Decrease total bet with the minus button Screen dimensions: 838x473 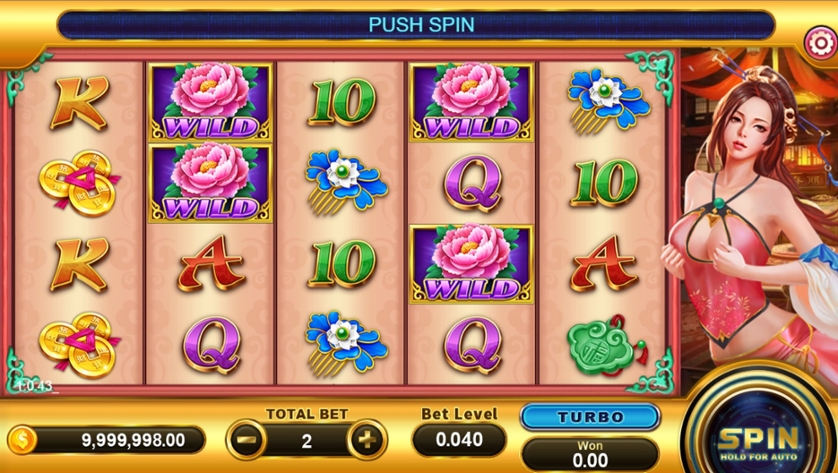coord(246,439)
